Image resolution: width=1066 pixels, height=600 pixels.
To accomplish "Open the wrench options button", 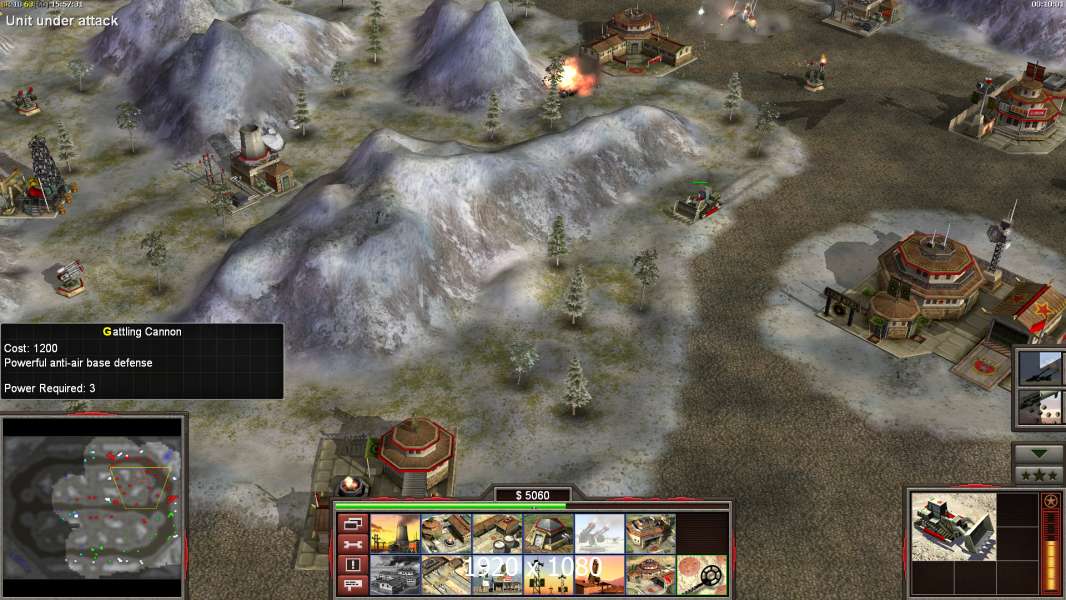I will tap(351, 544).
